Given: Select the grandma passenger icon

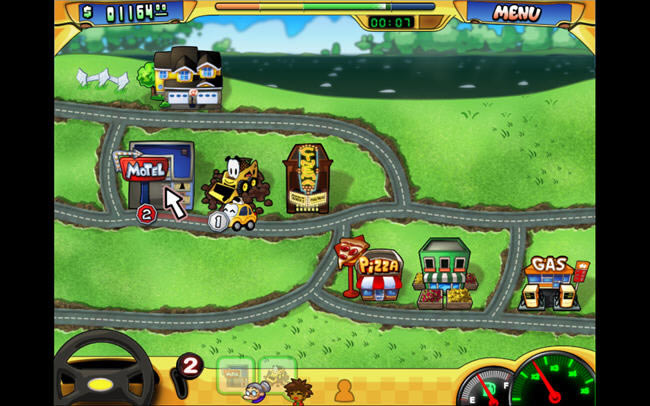Looking at the screenshot, I should (259, 391).
